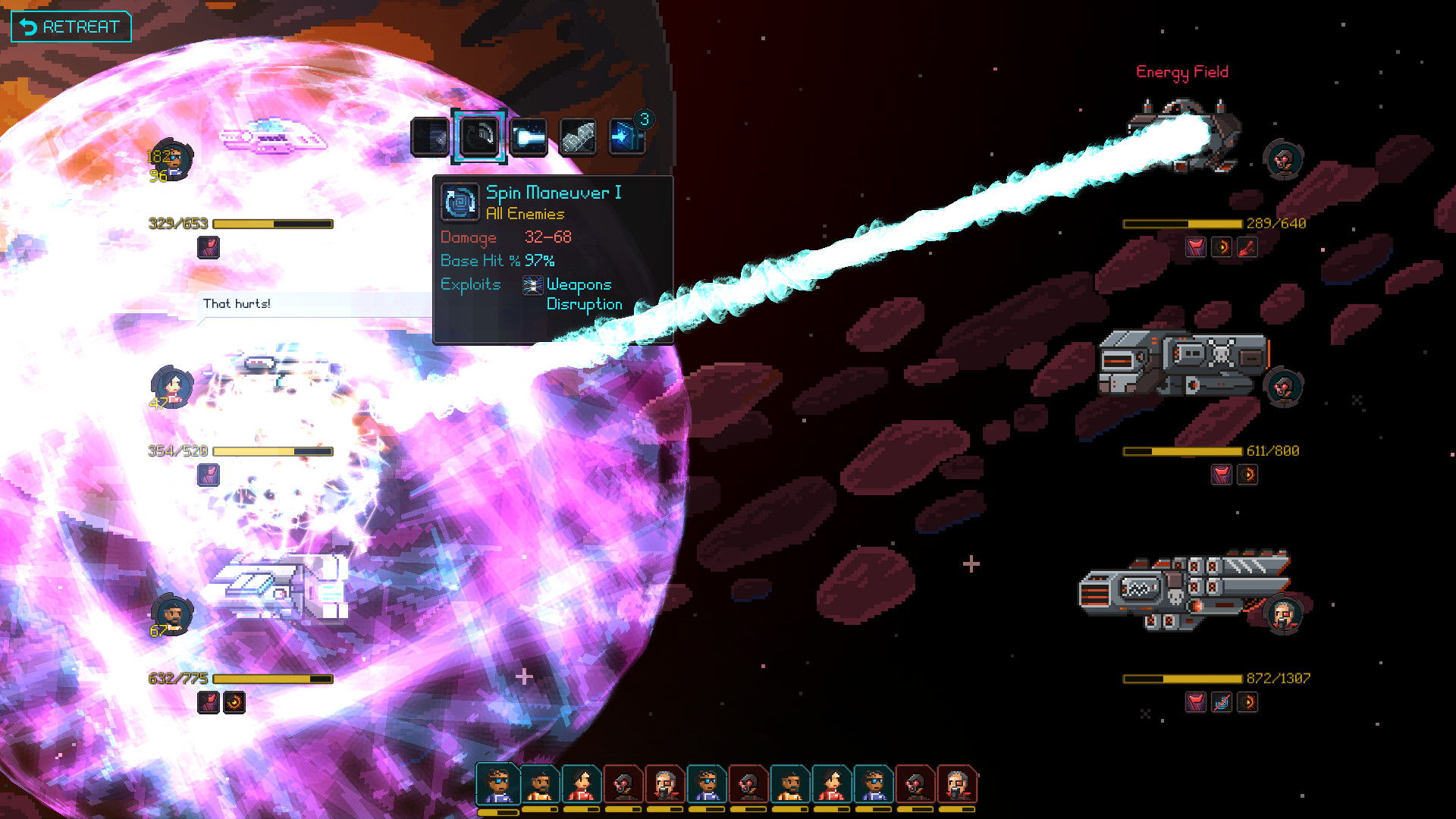Screen dimensions: 1456x819
Task: Select the Spin Maneuver I ability icon
Action: pos(479,136)
